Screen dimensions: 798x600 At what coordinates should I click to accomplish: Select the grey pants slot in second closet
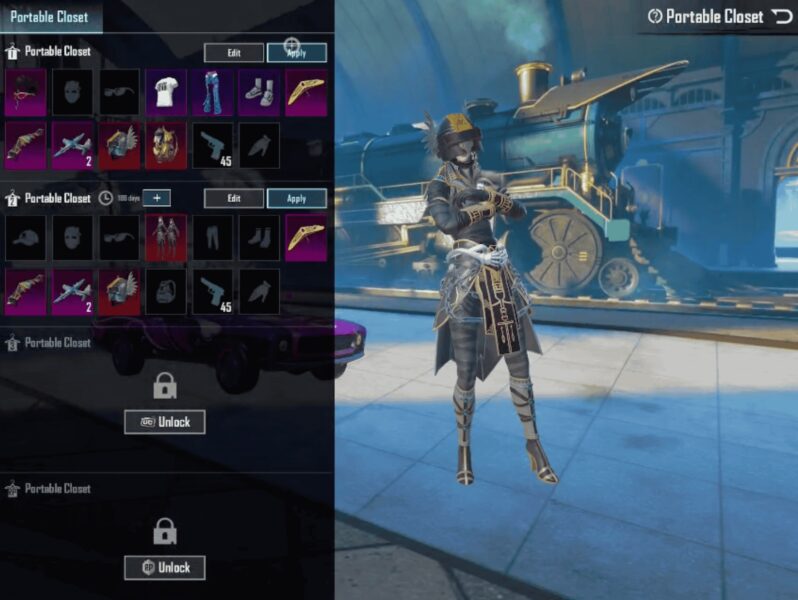(x=213, y=238)
